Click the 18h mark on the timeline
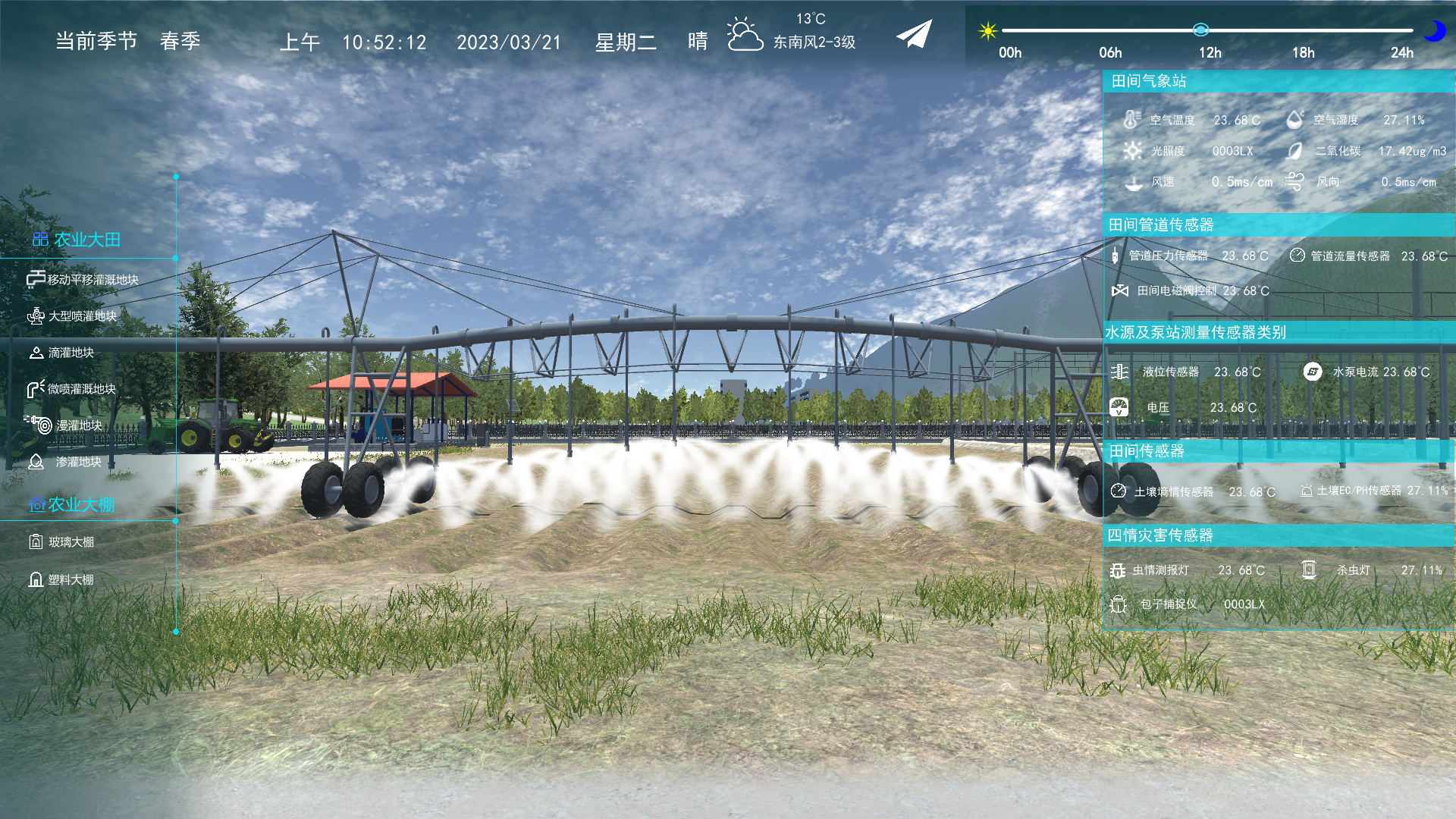This screenshot has width=1456, height=819. (1303, 52)
